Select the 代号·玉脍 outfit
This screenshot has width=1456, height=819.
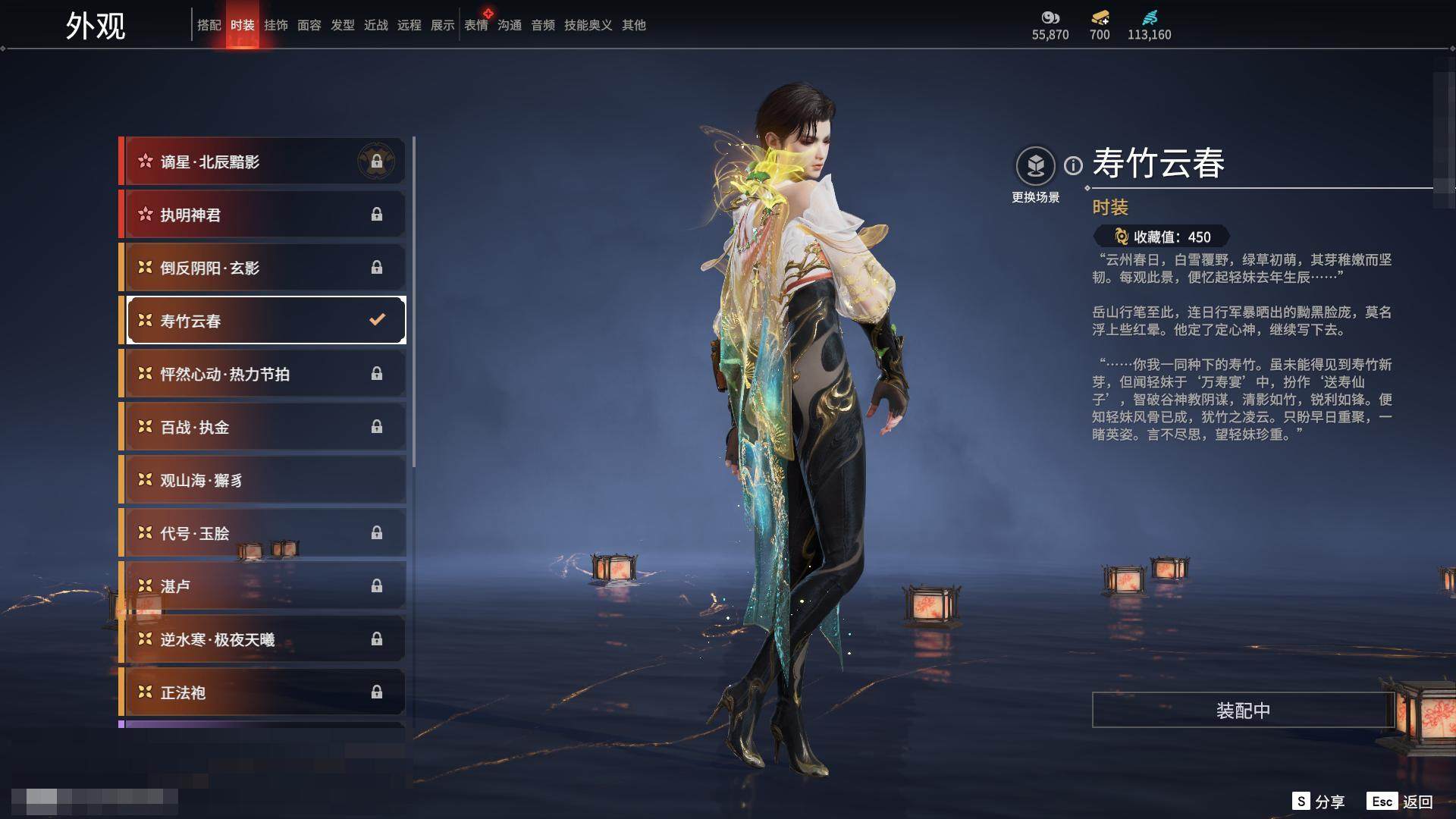[x=263, y=533]
